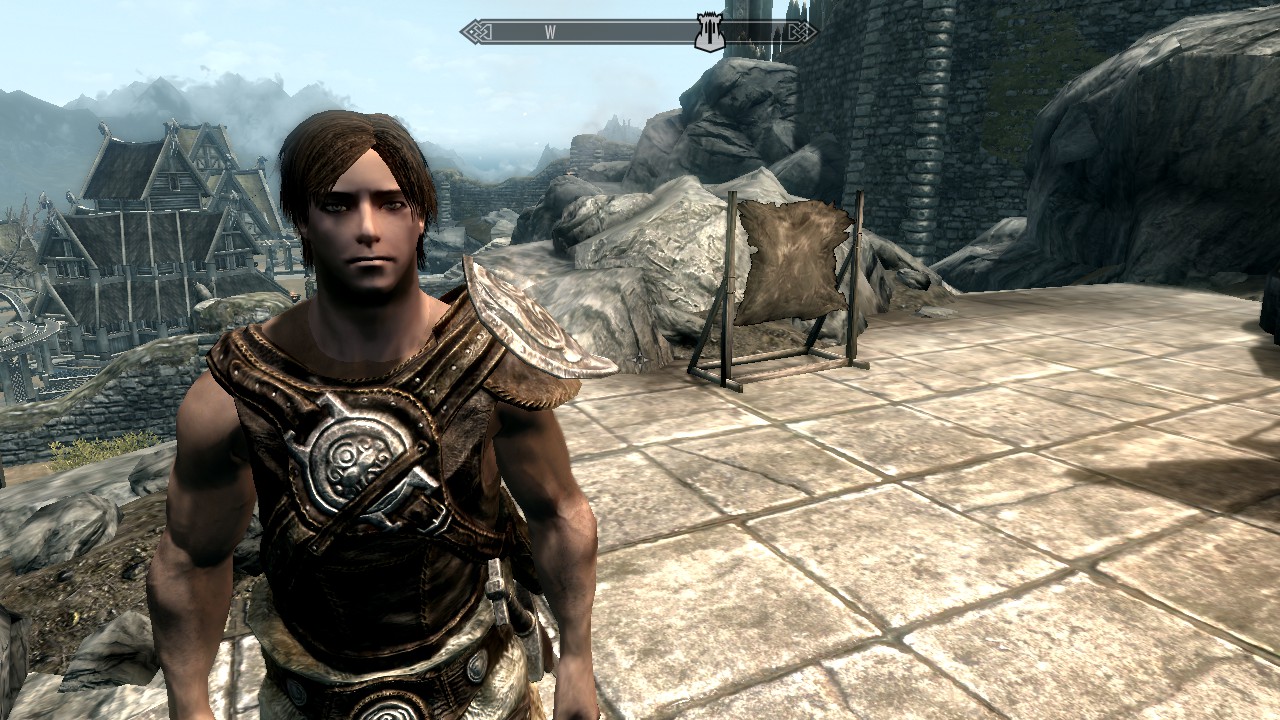The image size is (1280, 720).
Task: Click the stone paved floor in the courtyard
Action: click(900, 550)
